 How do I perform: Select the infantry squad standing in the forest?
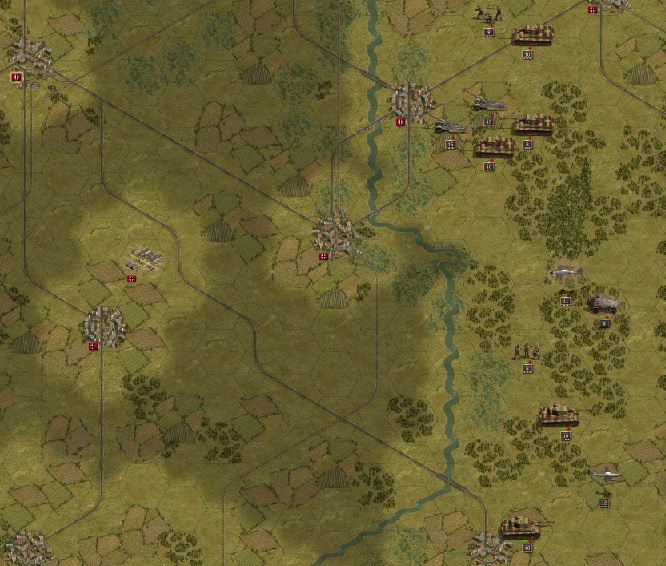[525, 352]
